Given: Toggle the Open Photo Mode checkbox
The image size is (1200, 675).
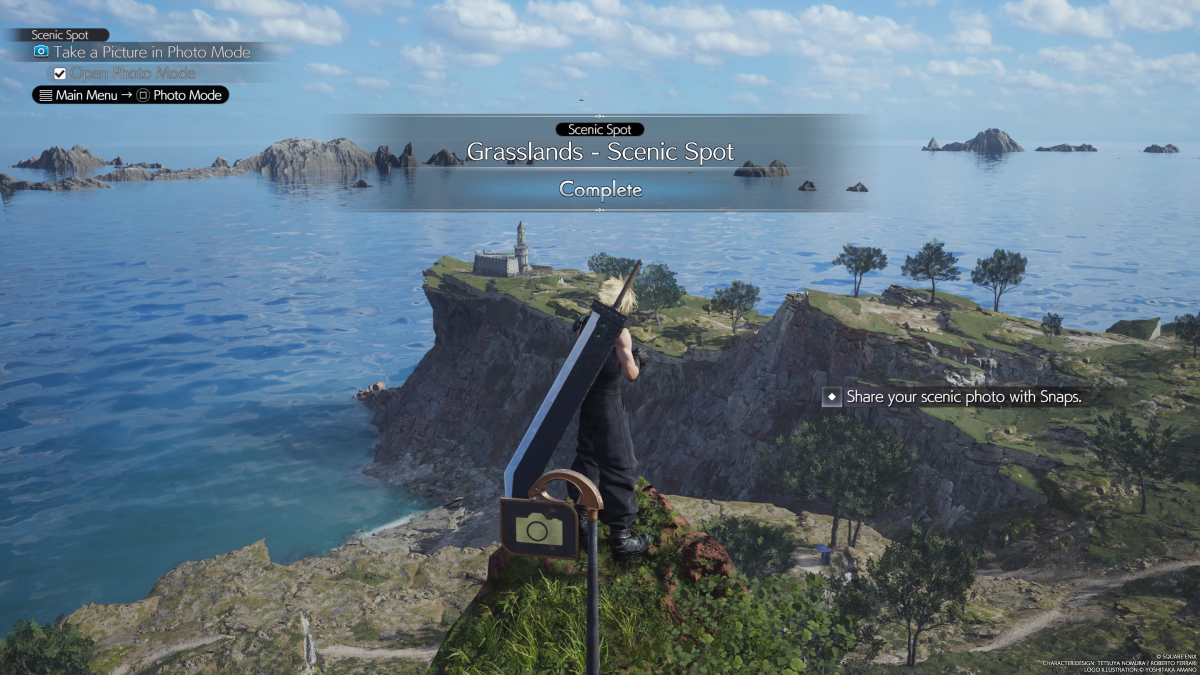Looking at the screenshot, I should 60,73.
